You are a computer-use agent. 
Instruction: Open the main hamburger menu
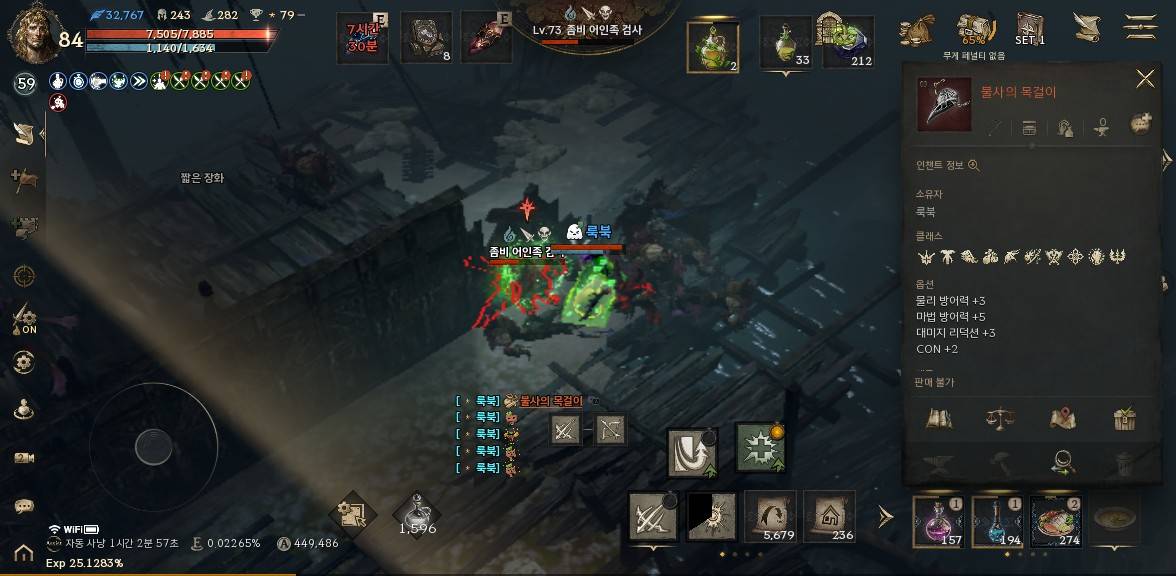[x=1141, y=27]
